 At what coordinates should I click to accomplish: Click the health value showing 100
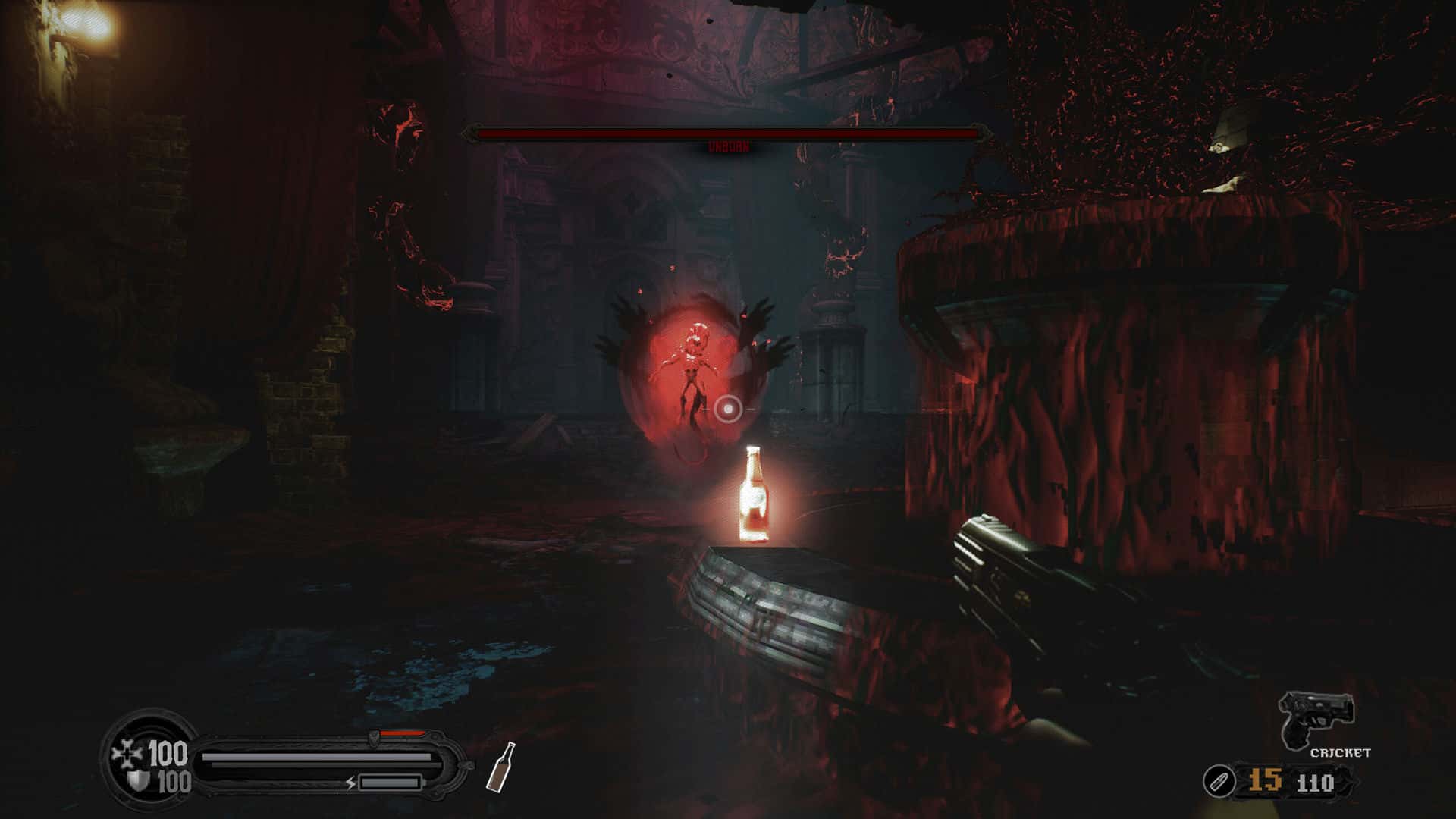point(168,752)
